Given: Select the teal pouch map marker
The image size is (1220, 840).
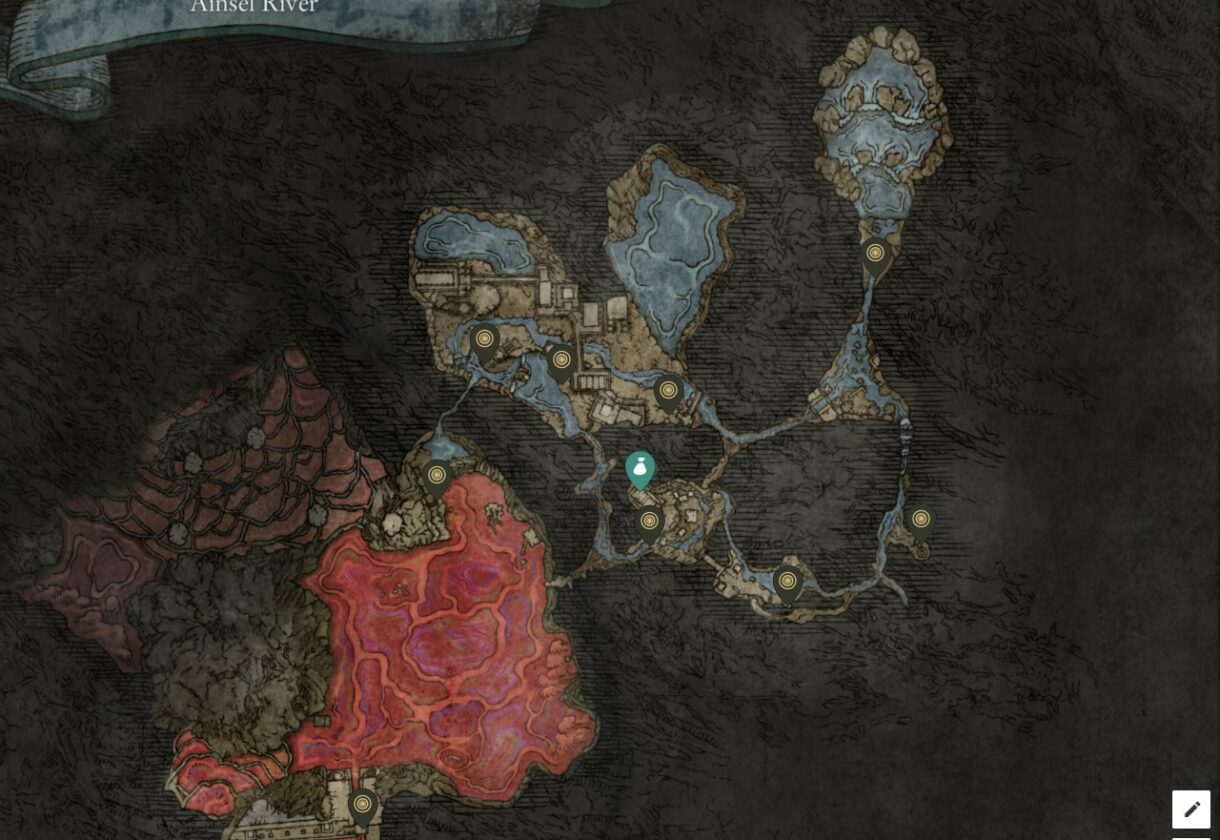Looking at the screenshot, I should 640,469.
